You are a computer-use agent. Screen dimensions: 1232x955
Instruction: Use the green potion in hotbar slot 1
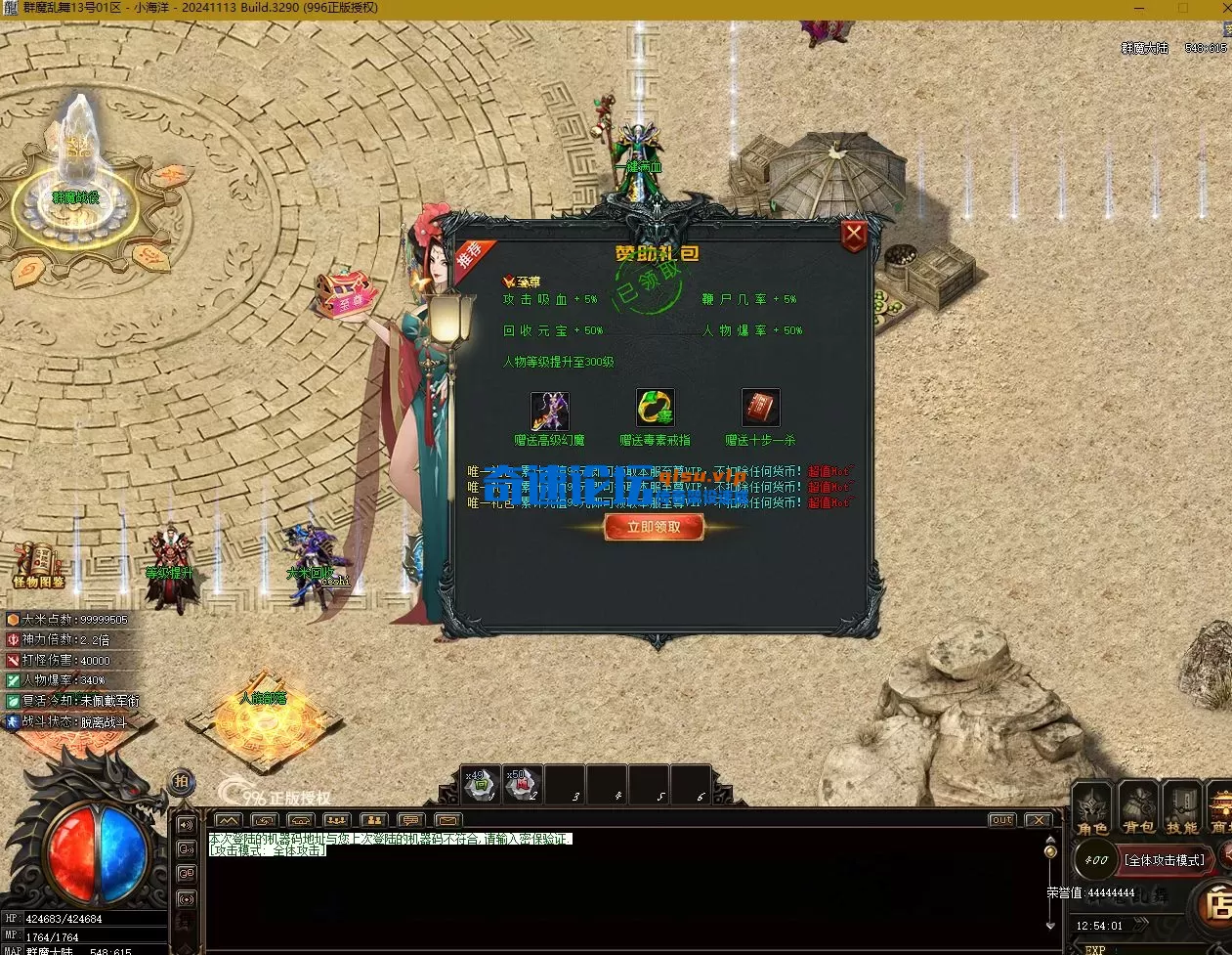(481, 784)
